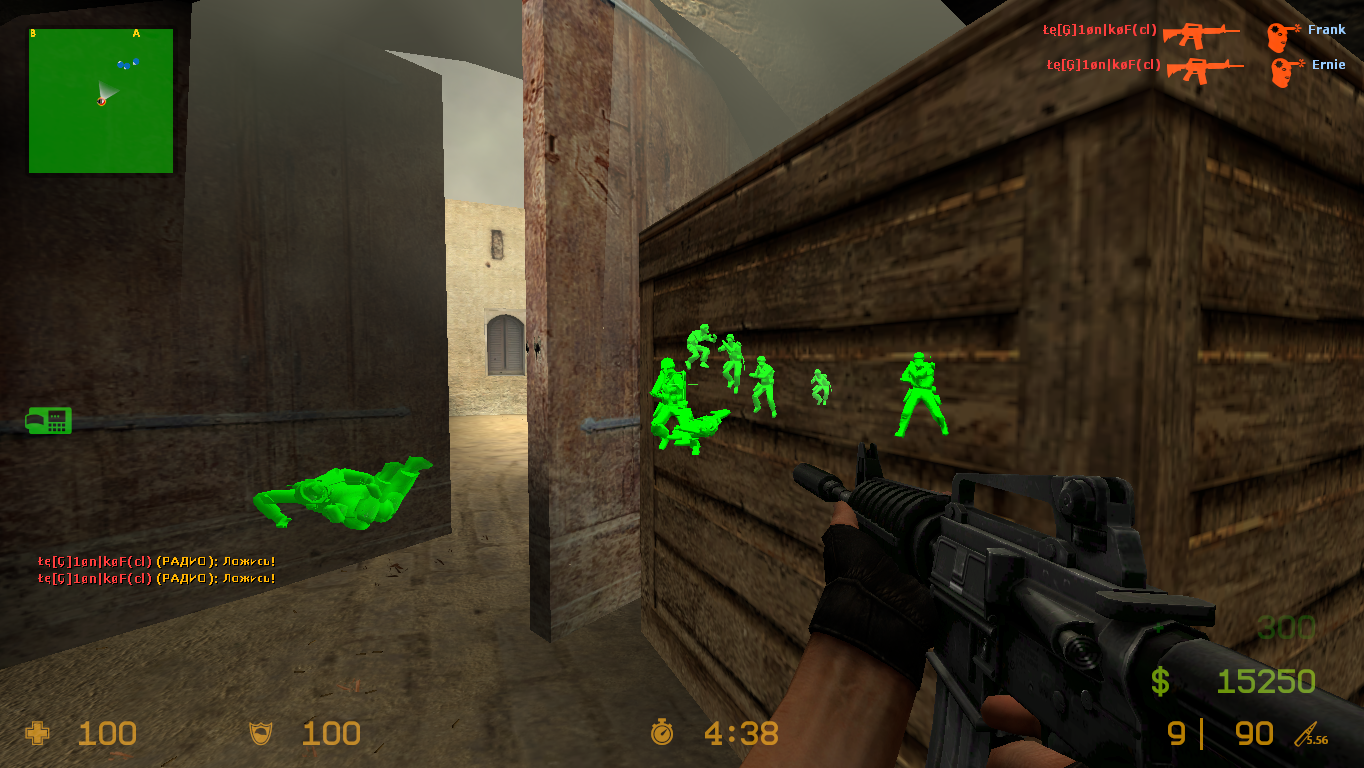The height and width of the screenshot is (768, 1364).
Task: Click the 5.56 ammo type icon
Action: 1311,736
